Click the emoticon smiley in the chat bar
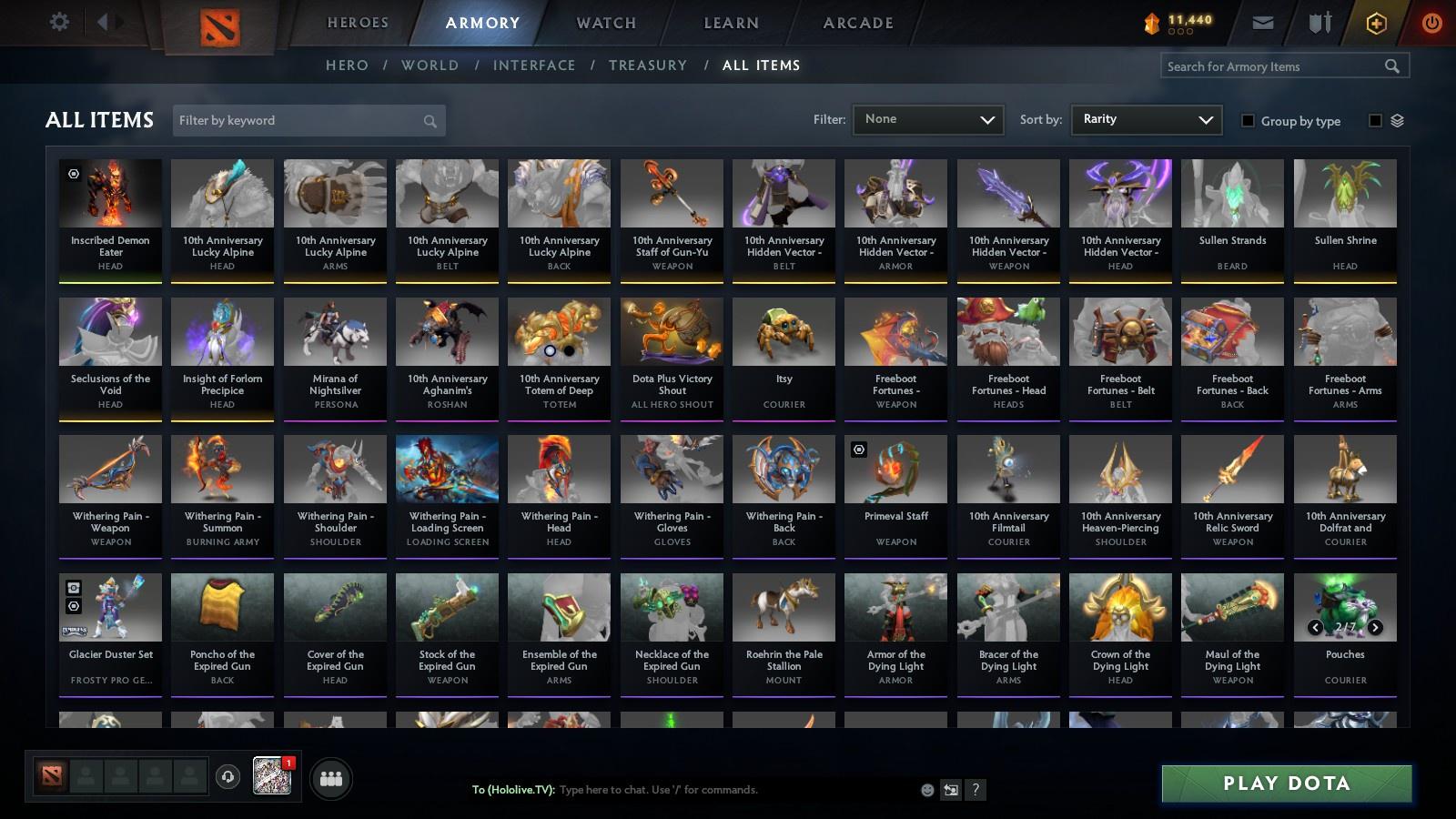The width and height of the screenshot is (1456, 819). pyautogui.click(x=926, y=790)
